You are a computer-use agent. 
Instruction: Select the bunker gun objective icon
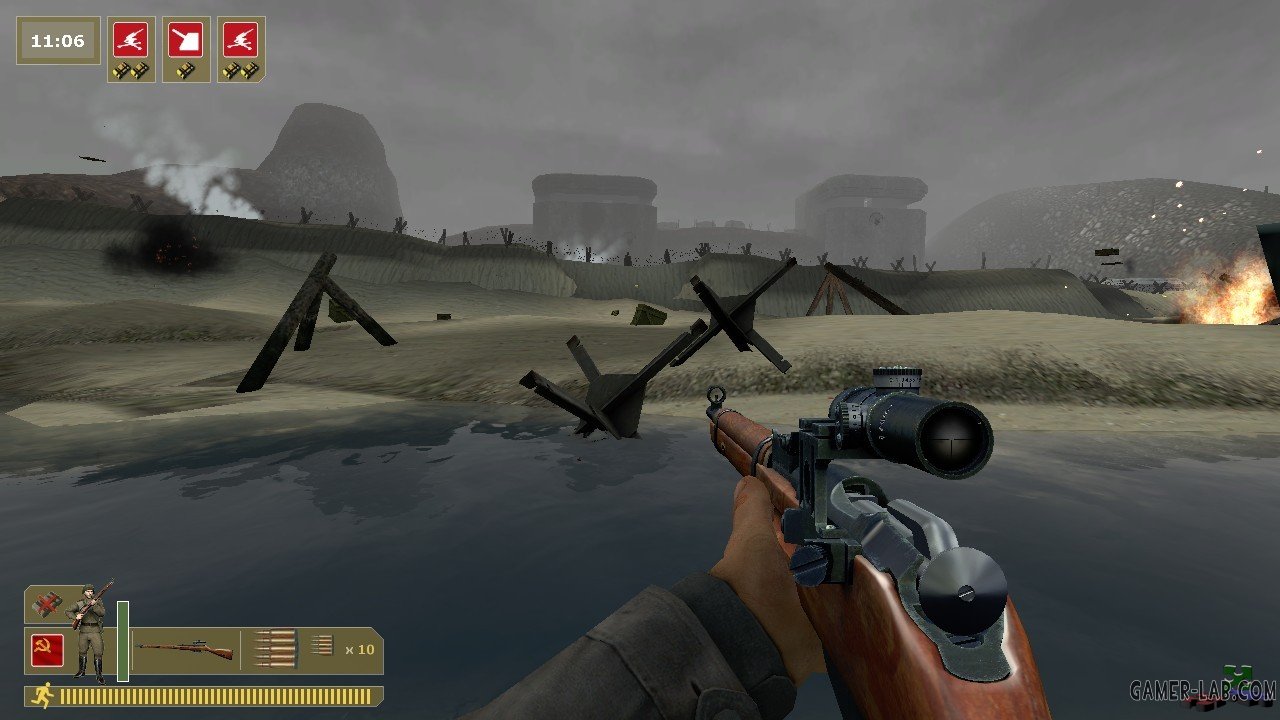click(x=186, y=41)
